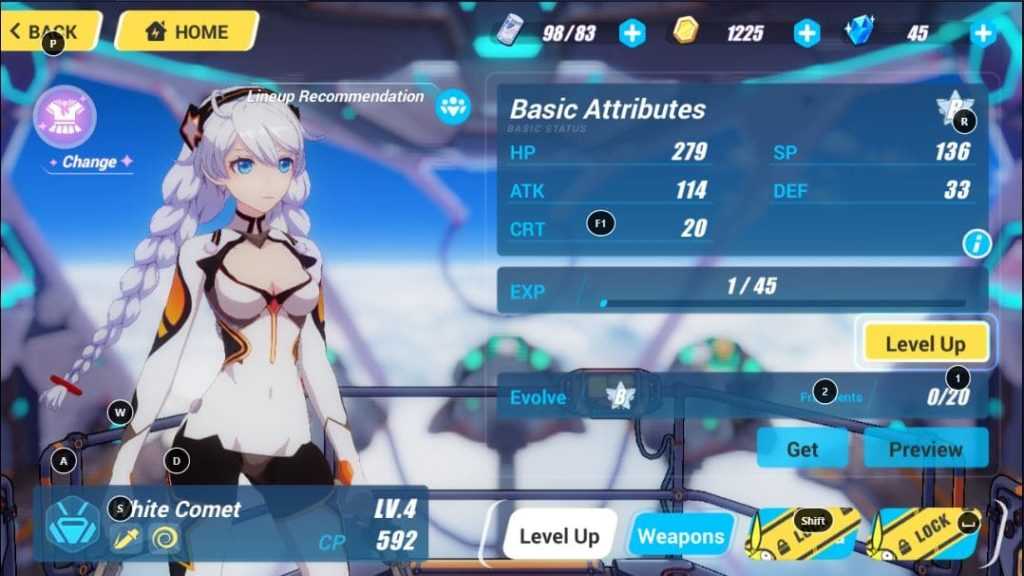Show attribute details via the info icon

pos(975,242)
